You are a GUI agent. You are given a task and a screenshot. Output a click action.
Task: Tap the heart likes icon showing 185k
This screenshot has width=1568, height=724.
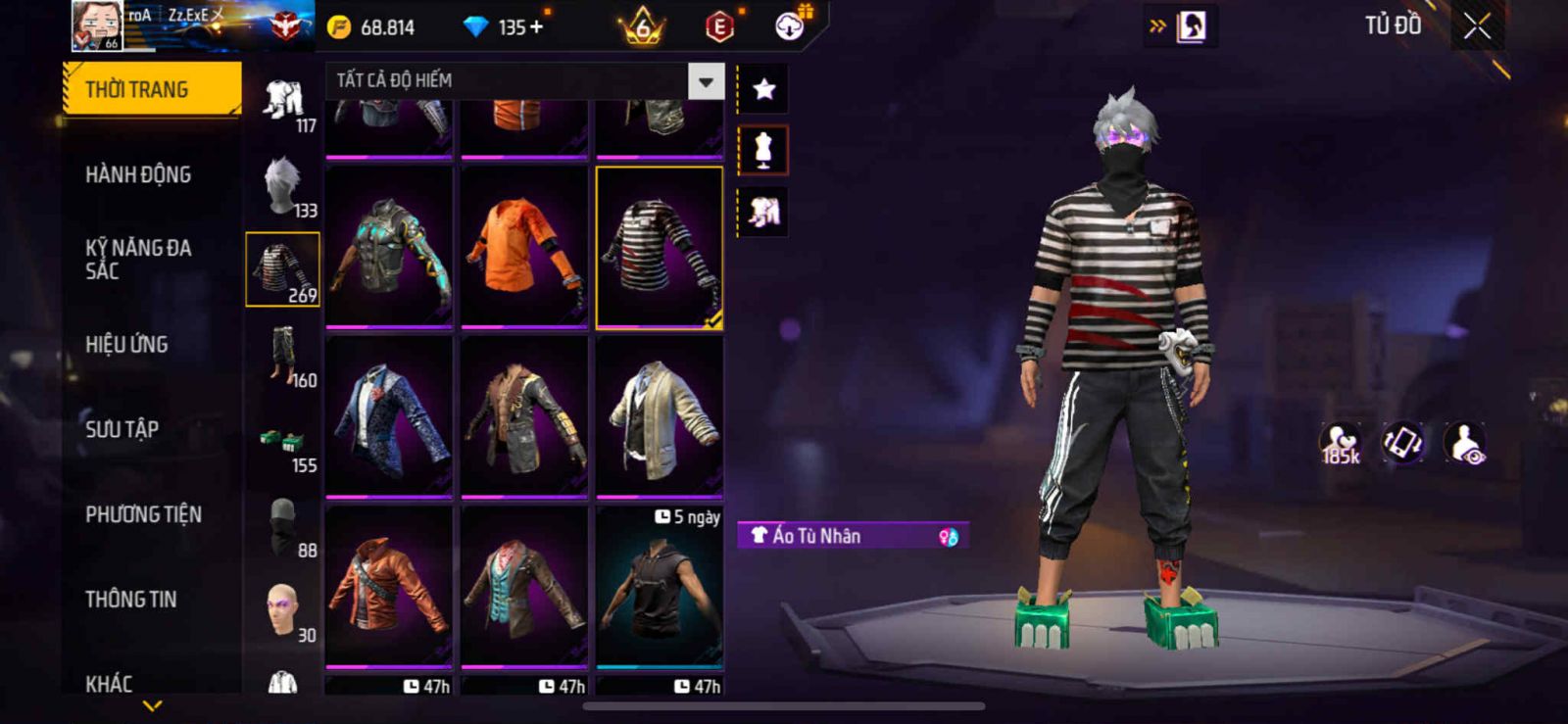tap(1340, 444)
